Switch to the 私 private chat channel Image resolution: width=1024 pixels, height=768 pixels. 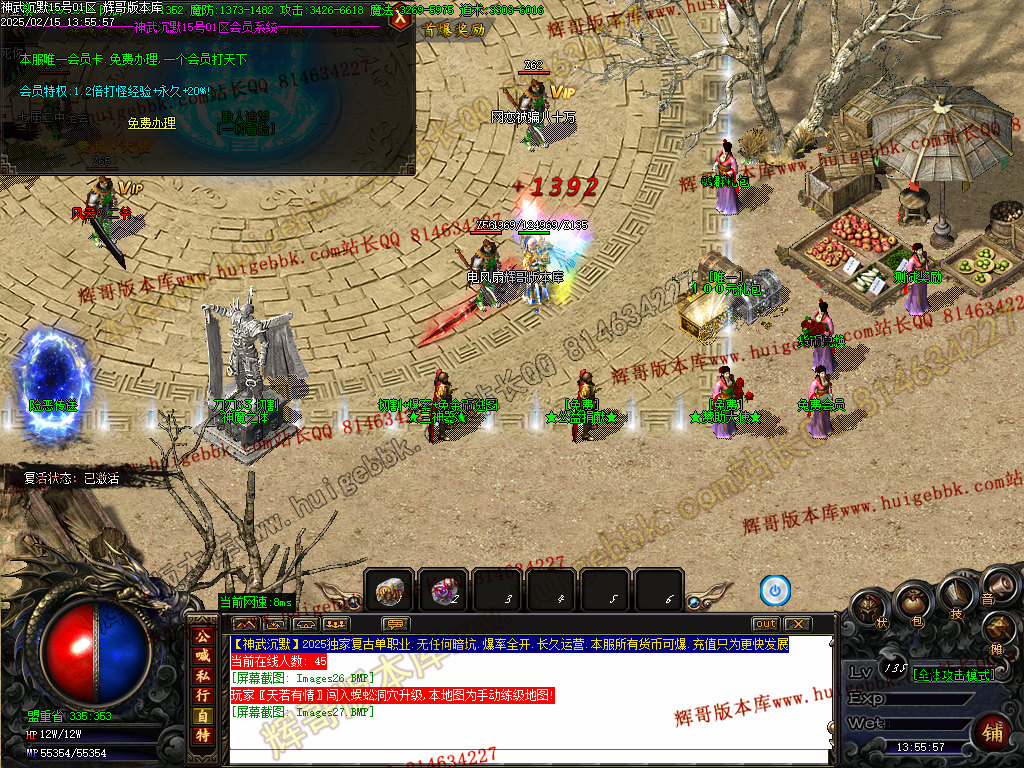click(203, 676)
